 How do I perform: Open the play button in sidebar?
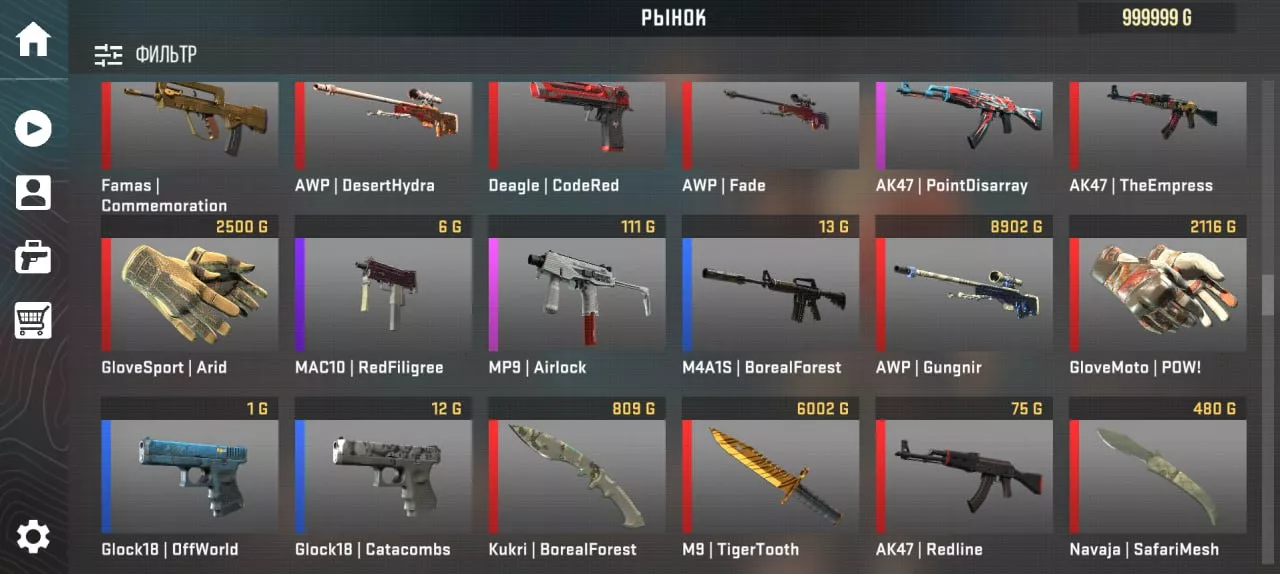point(33,128)
